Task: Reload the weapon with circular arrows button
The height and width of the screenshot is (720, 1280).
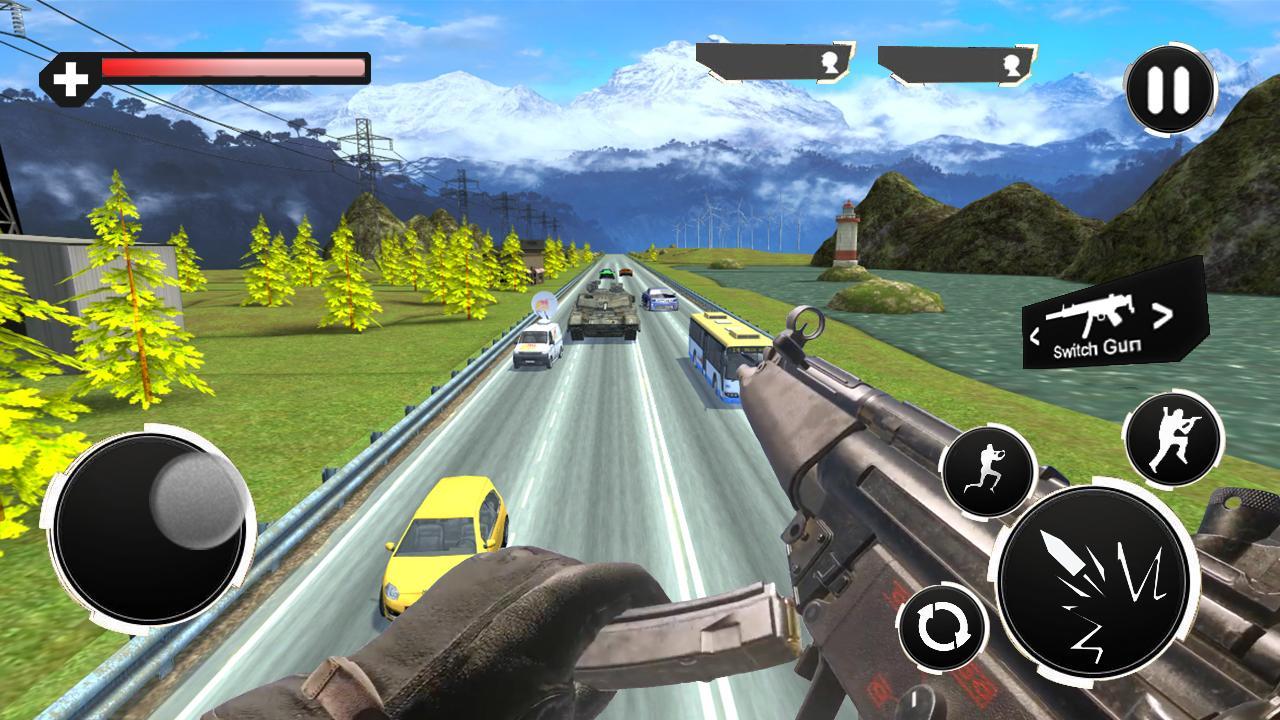Action: pos(943,629)
